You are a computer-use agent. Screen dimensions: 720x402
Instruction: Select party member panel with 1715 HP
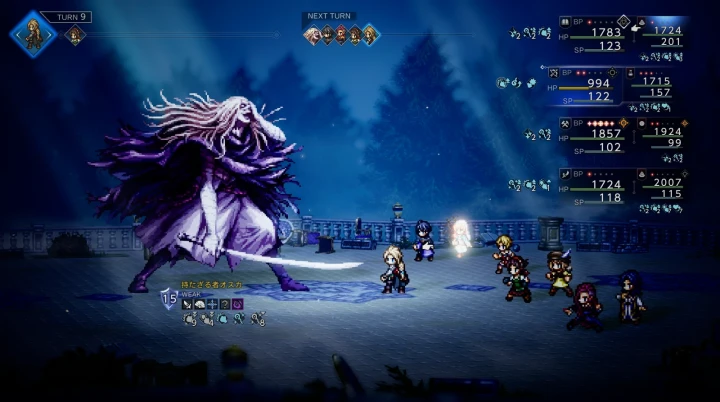660,88
